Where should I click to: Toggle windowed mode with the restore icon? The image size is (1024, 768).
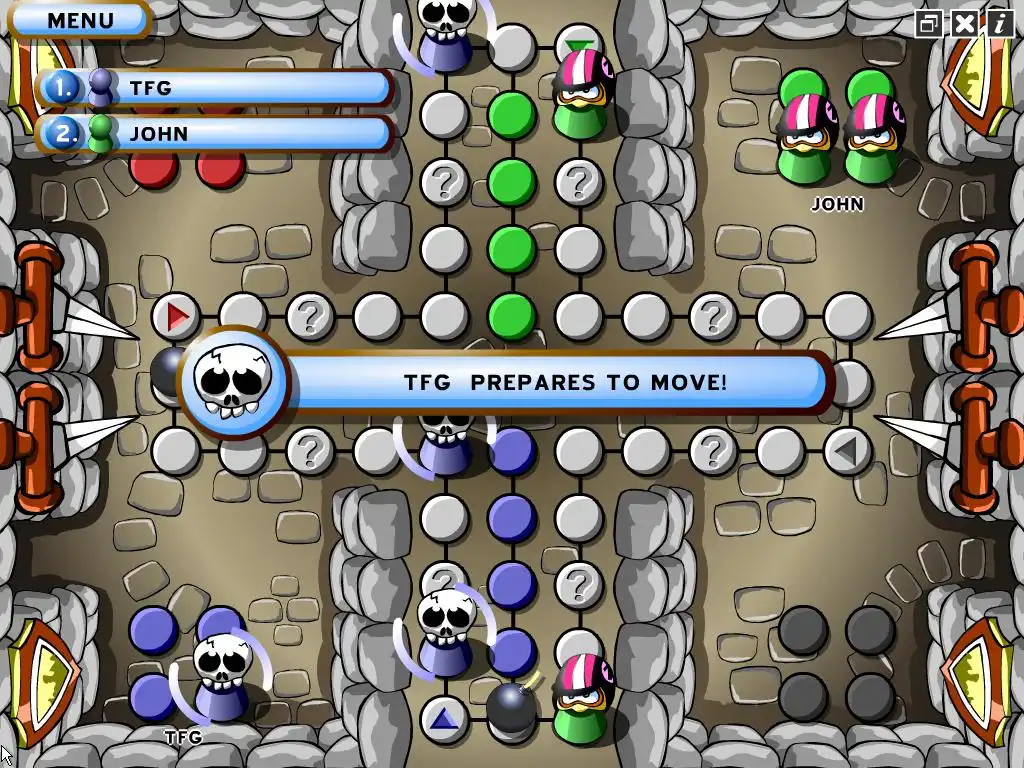930,23
